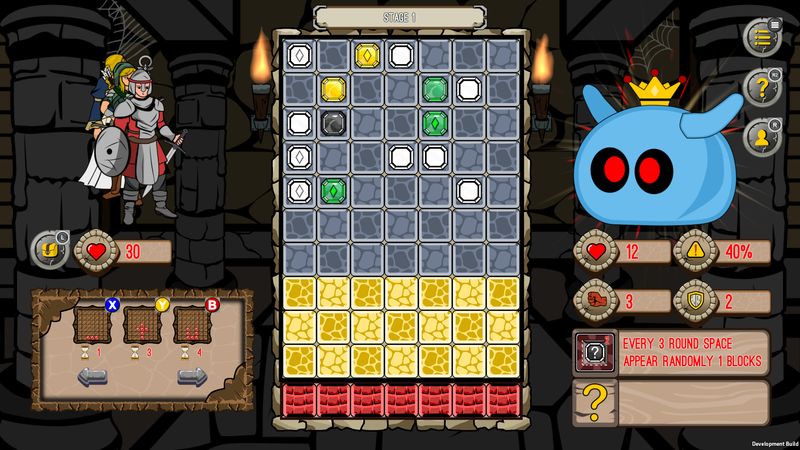Select the black gem tile on the board

point(333,123)
